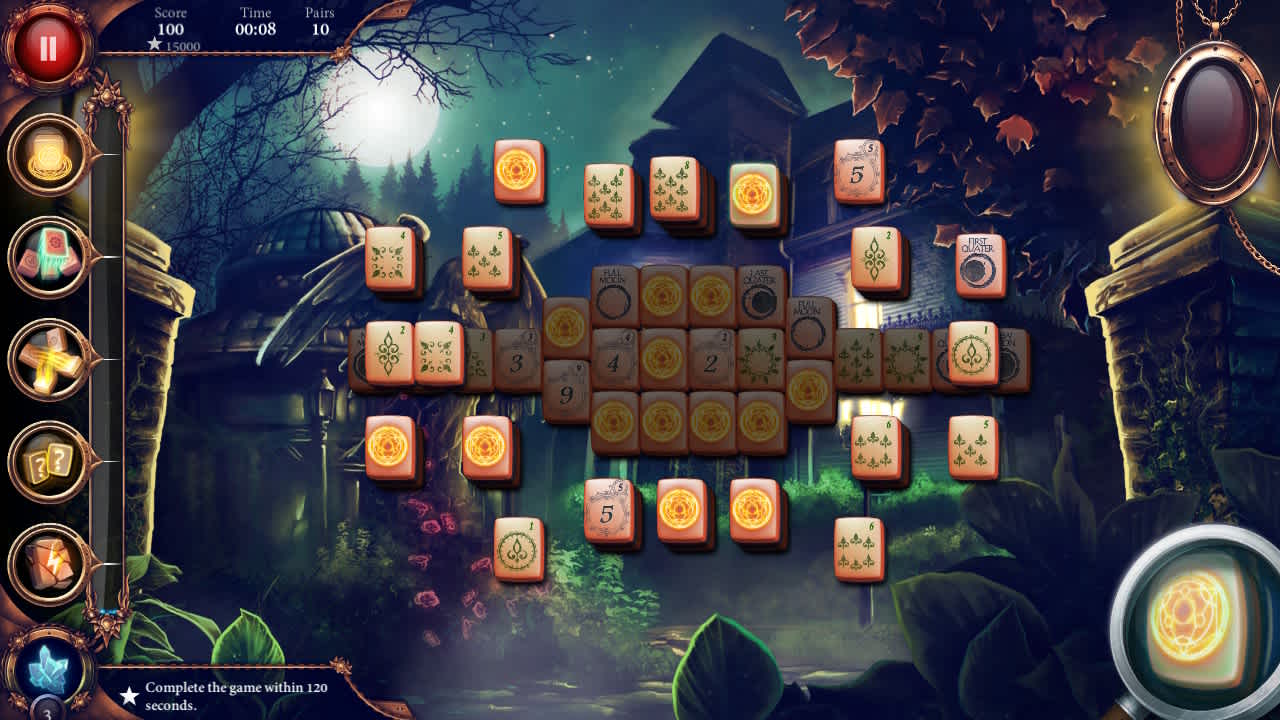Screen dimensions: 1280x720
Task: Click the 15000 star score target
Action: click(x=174, y=44)
